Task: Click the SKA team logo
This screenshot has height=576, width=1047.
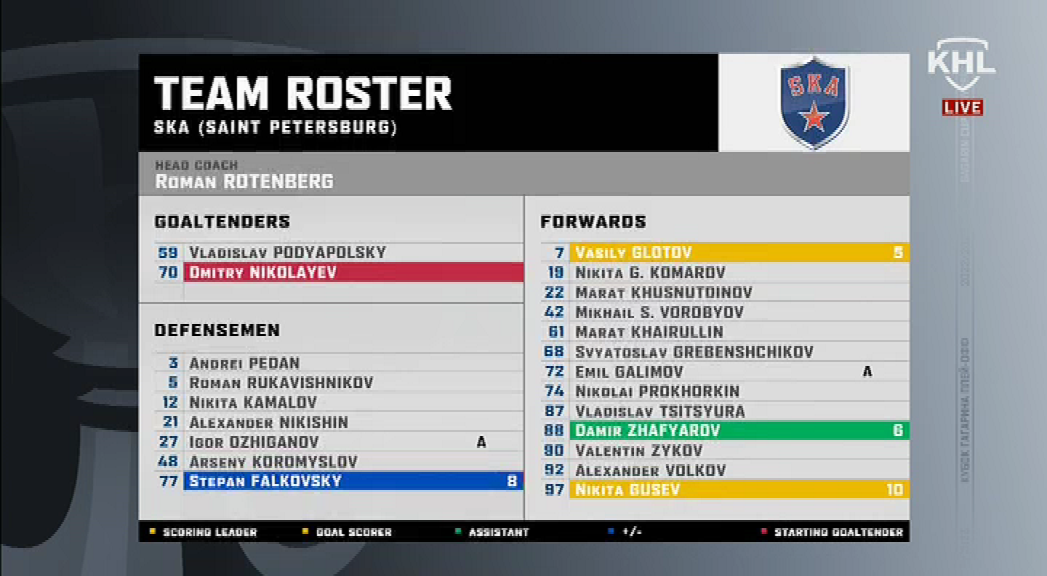Action: click(x=814, y=102)
